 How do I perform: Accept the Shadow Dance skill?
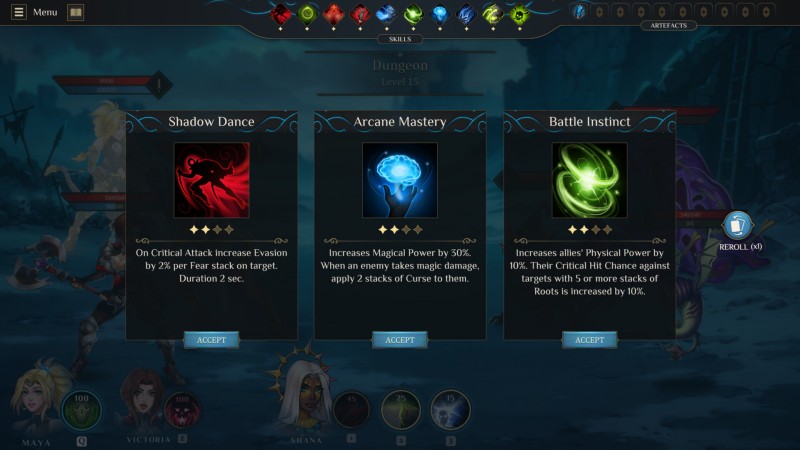(x=211, y=340)
